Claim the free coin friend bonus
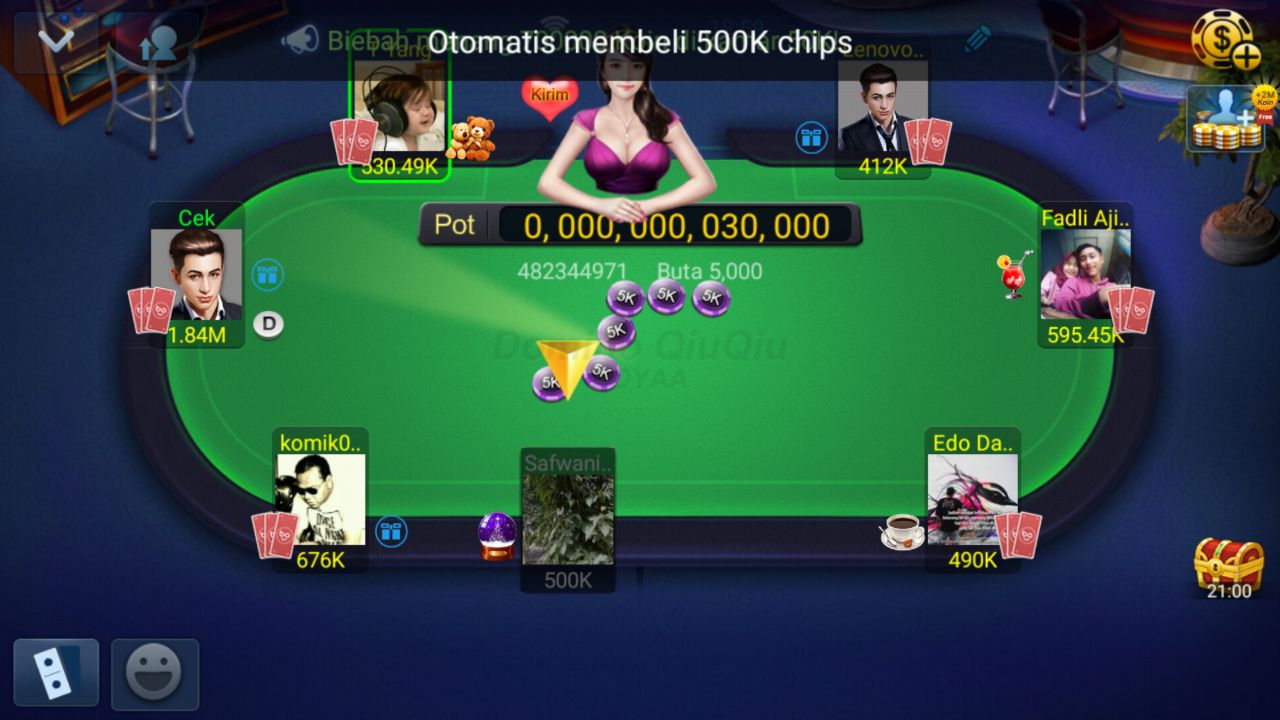Viewport: 1280px width, 720px height. click(1225, 119)
